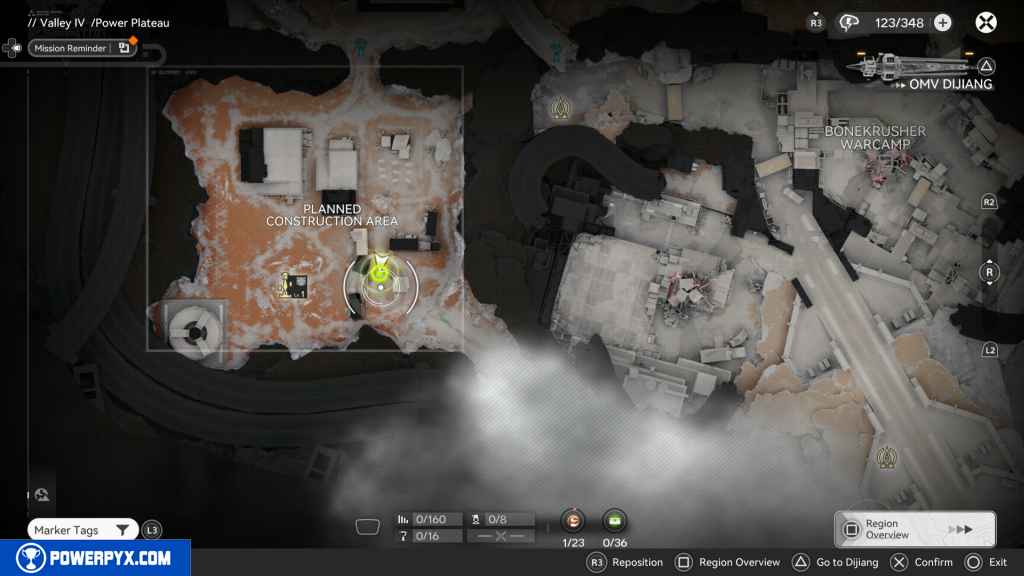This screenshot has width=1024, height=576.
Task: Click the plus button beside 123/348
Action: (942, 22)
